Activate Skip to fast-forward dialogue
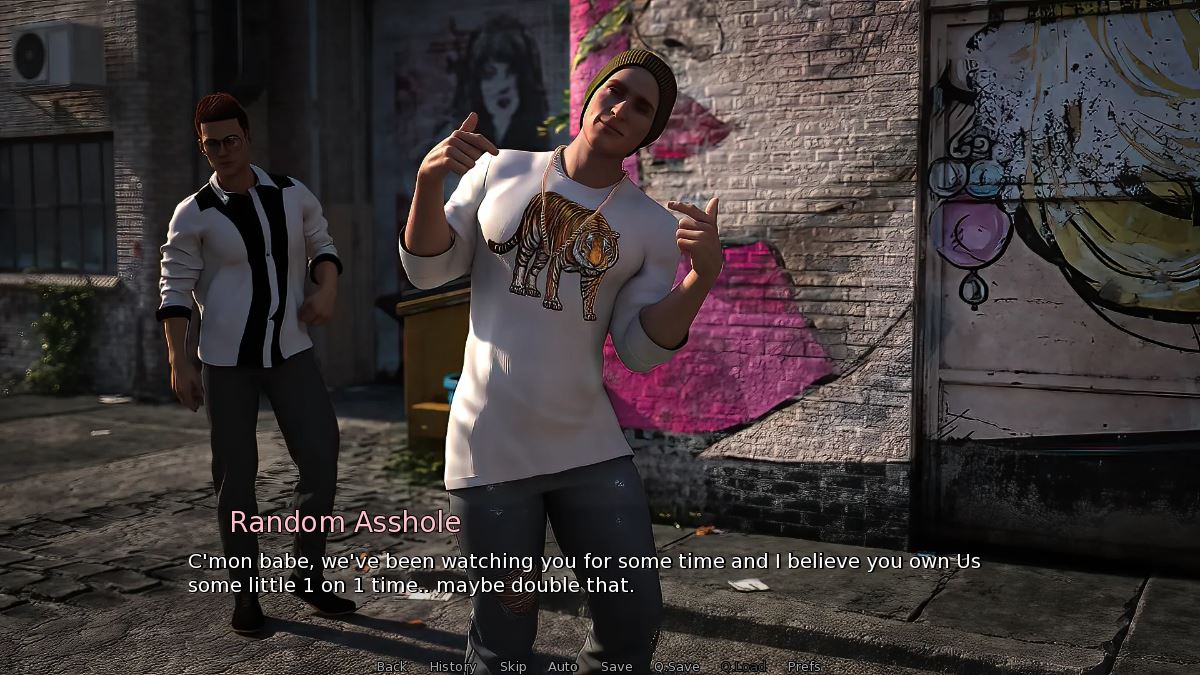Viewport: 1200px width, 675px height. click(x=513, y=666)
